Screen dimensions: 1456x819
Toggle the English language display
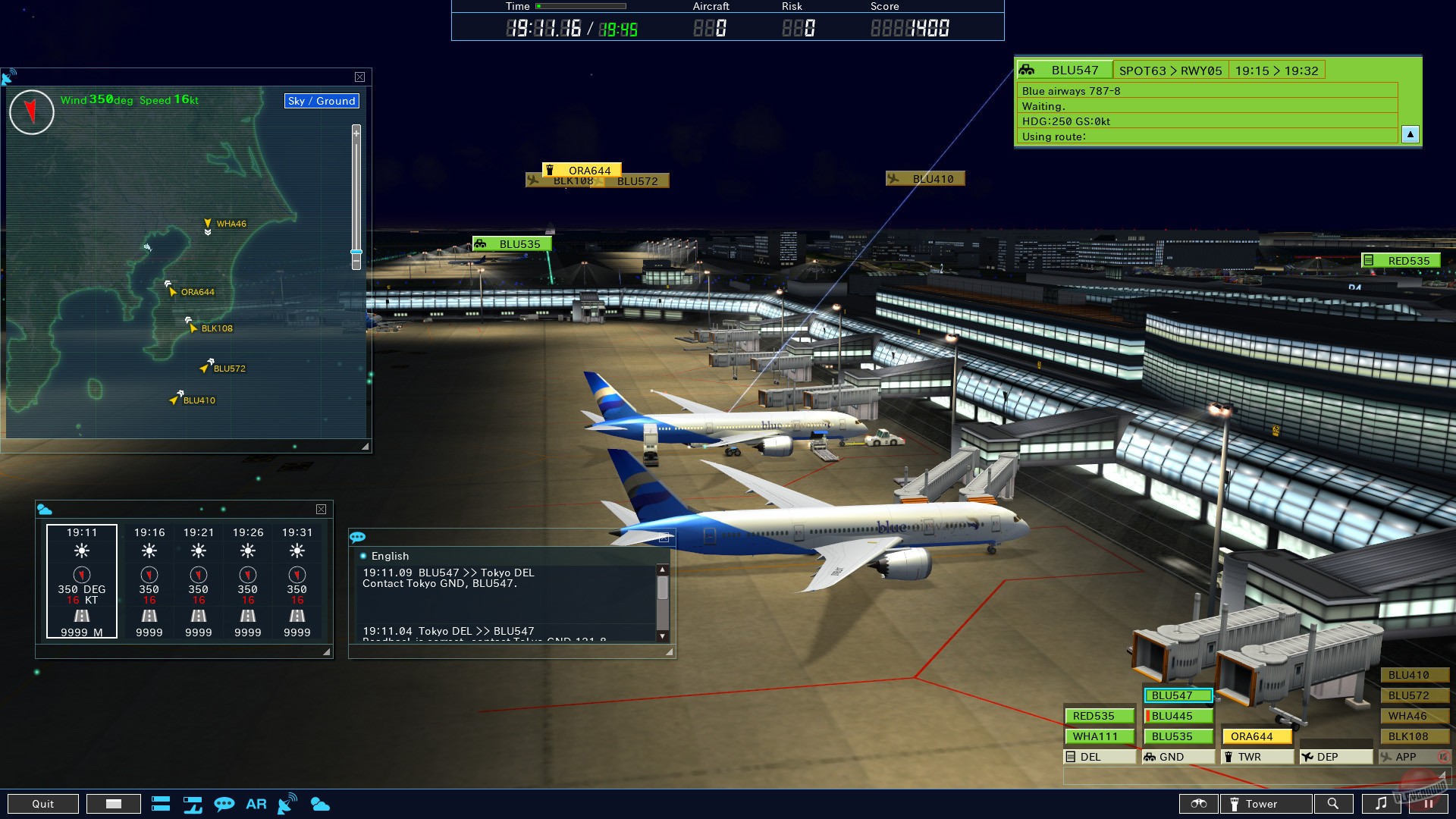coord(389,556)
